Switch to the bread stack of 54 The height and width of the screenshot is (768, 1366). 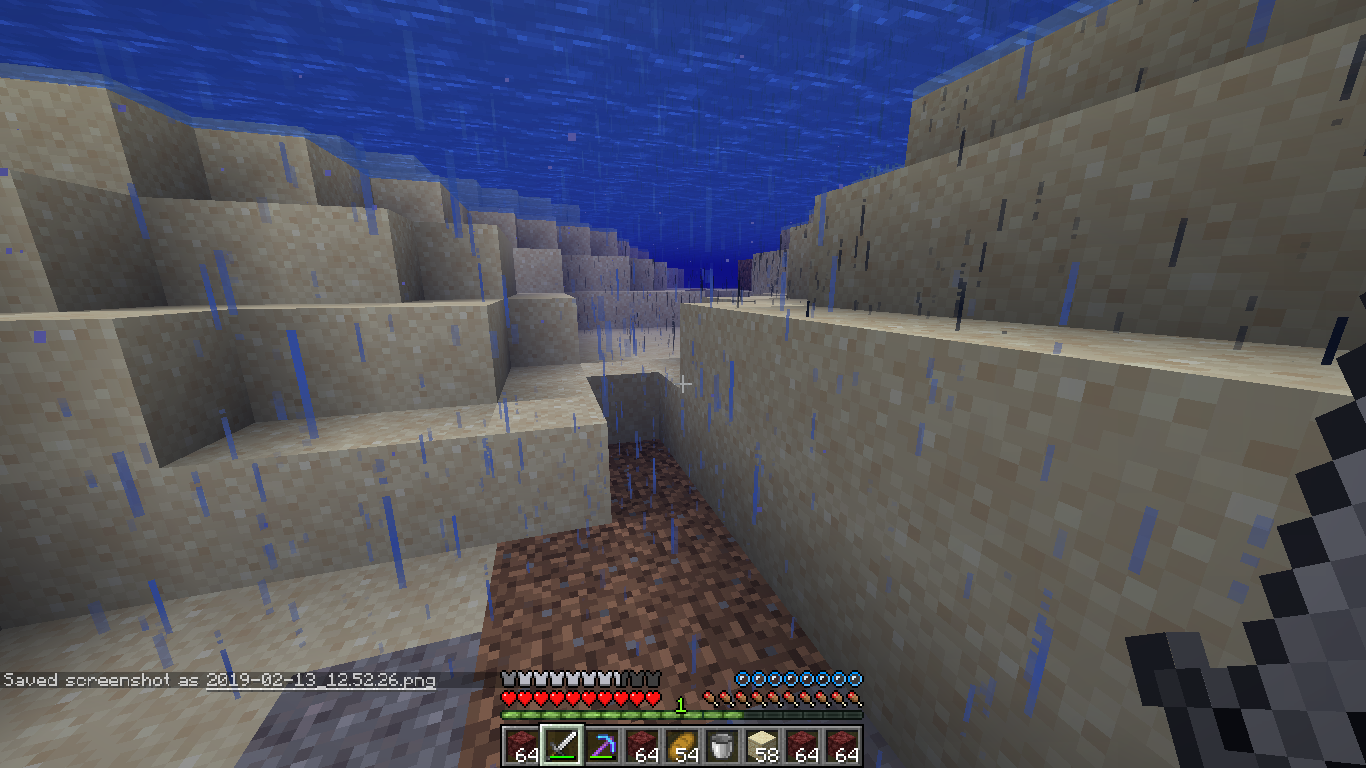682,746
